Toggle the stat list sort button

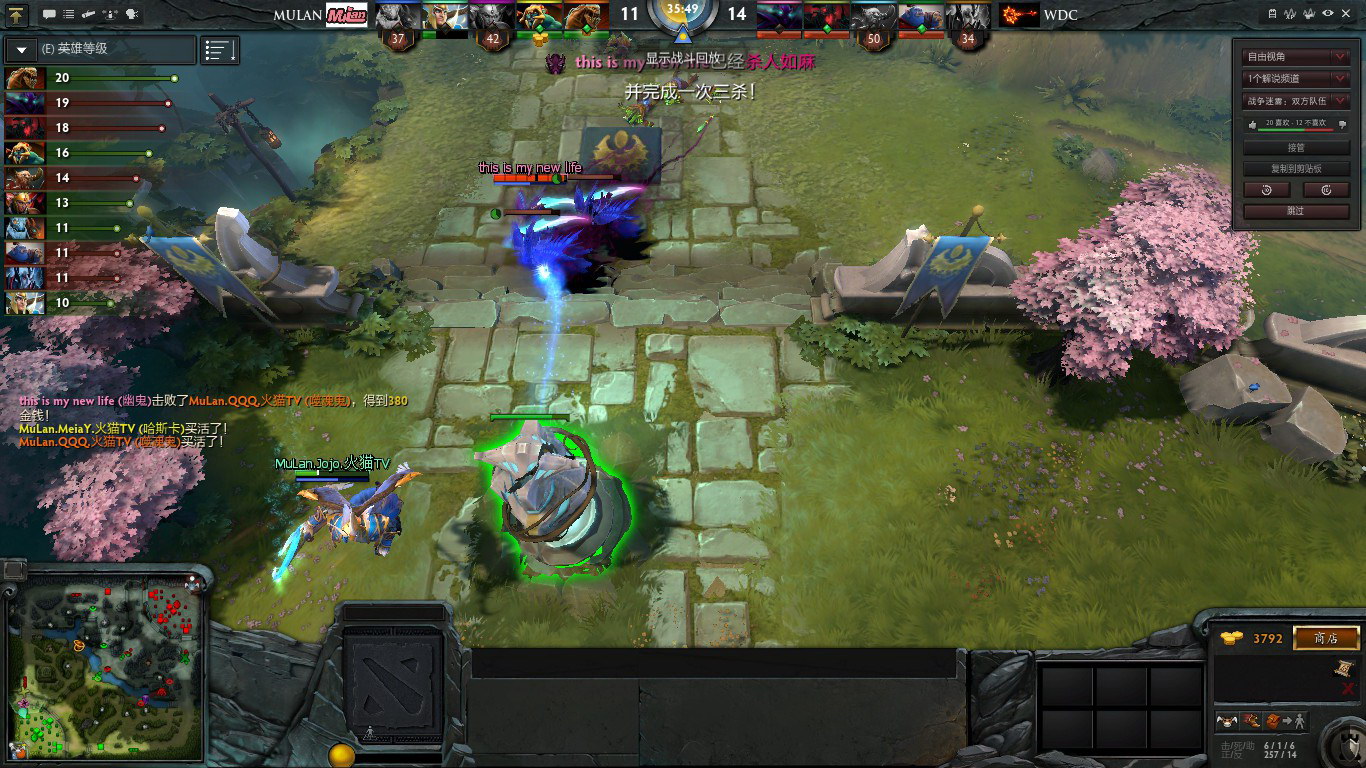pos(219,49)
